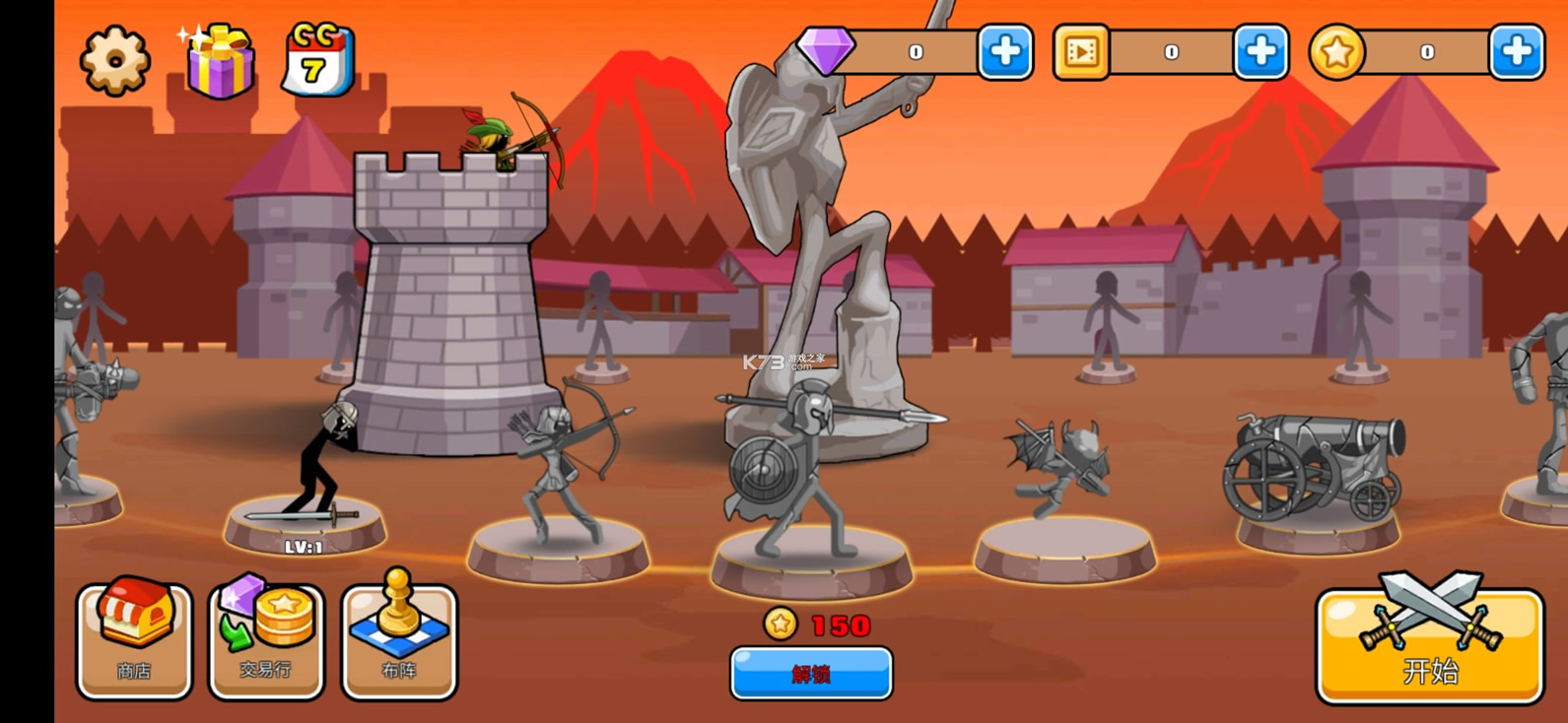Add more gold star coins
1568x723 pixels.
tap(1516, 51)
